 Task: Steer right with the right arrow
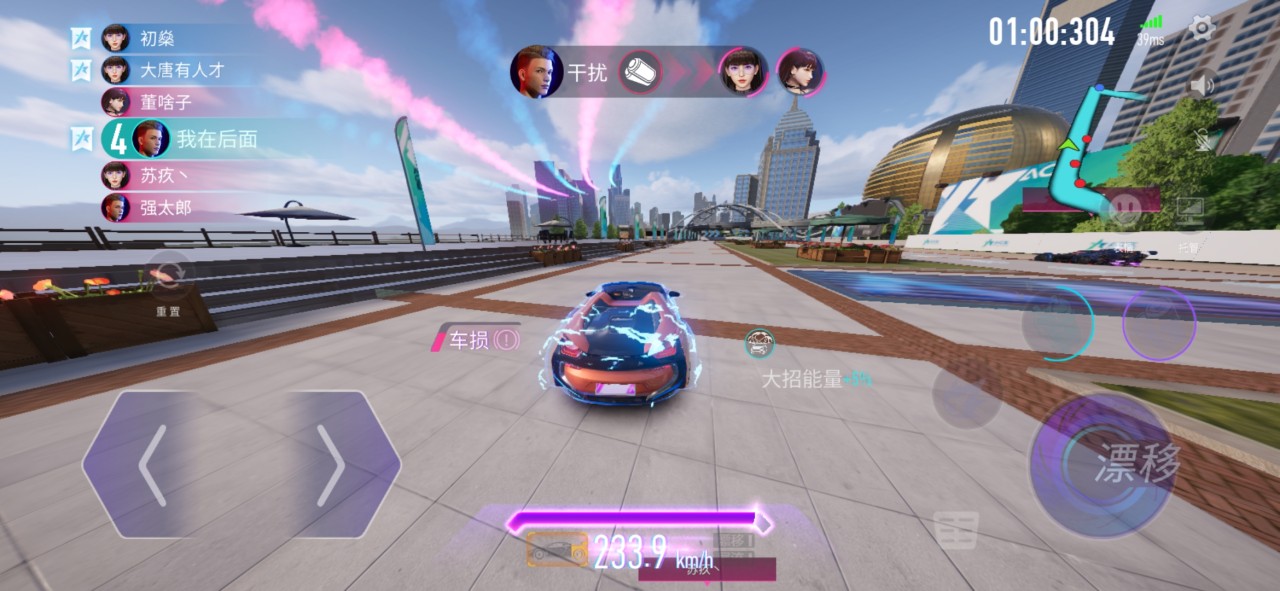[330, 465]
